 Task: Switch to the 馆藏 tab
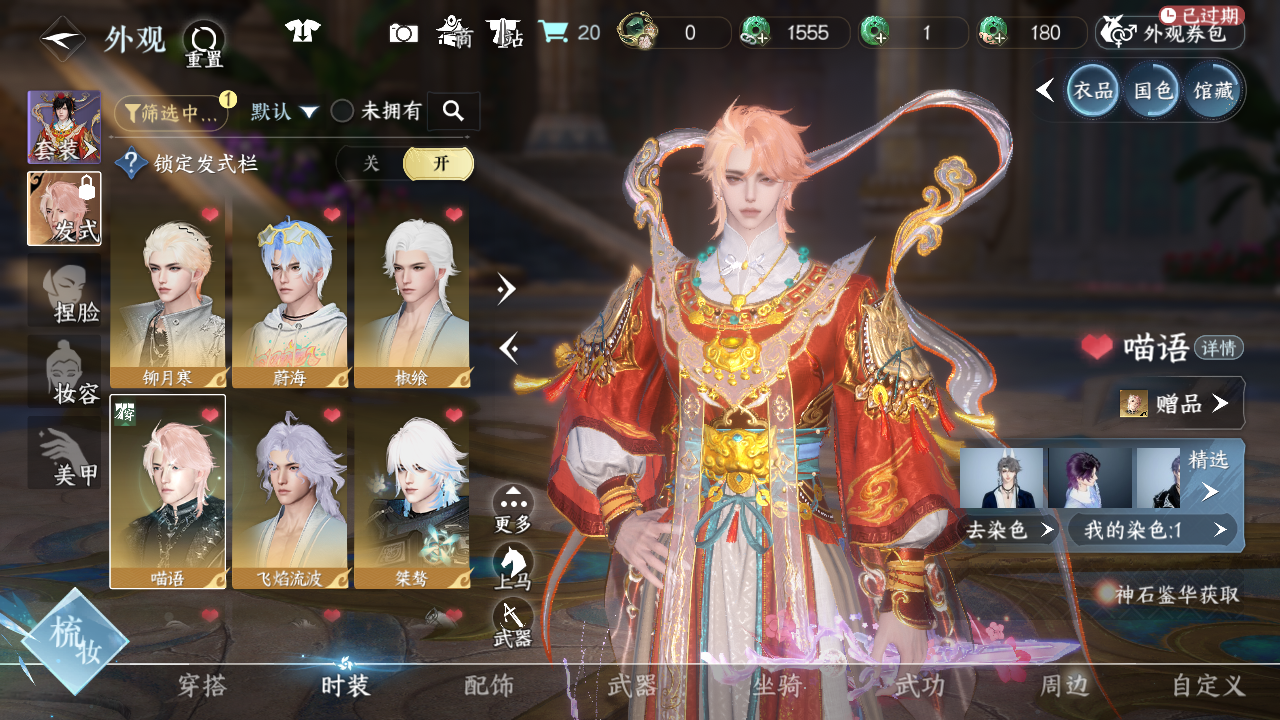[x=1213, y=91]
